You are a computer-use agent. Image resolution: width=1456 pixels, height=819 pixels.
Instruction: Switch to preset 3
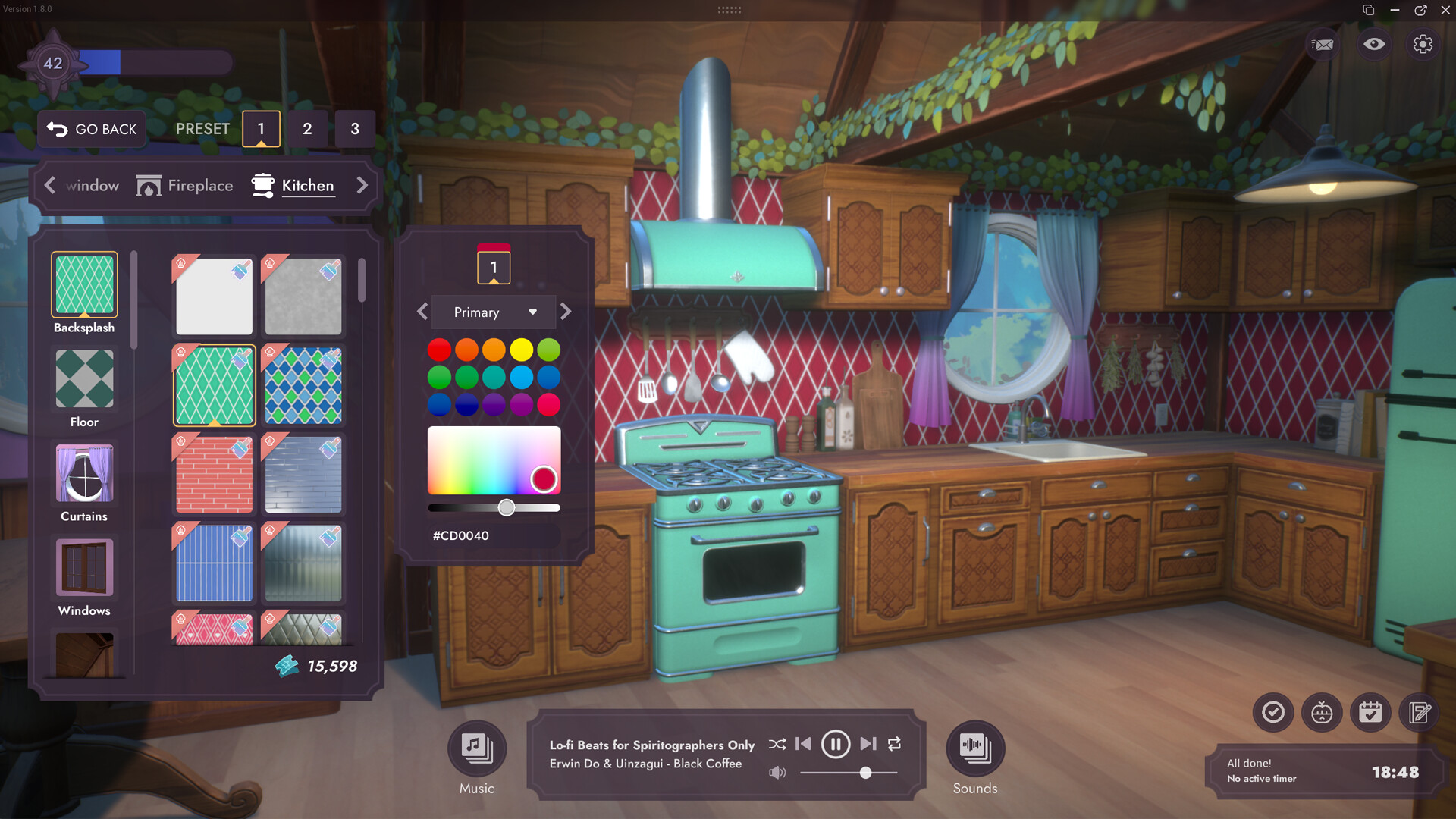coord(355,129)
